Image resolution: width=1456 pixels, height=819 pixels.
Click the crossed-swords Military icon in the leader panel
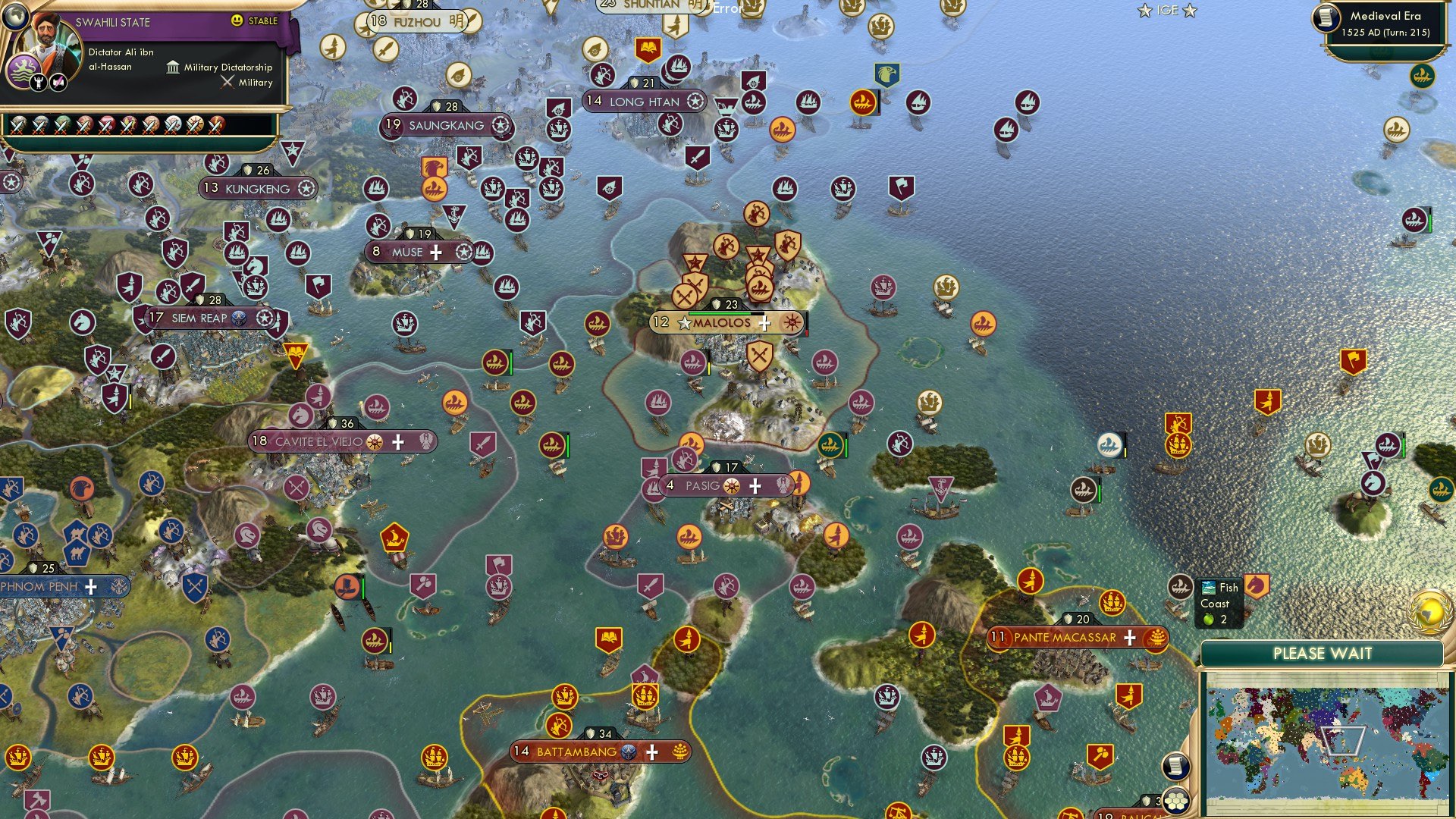coord(227,83)
